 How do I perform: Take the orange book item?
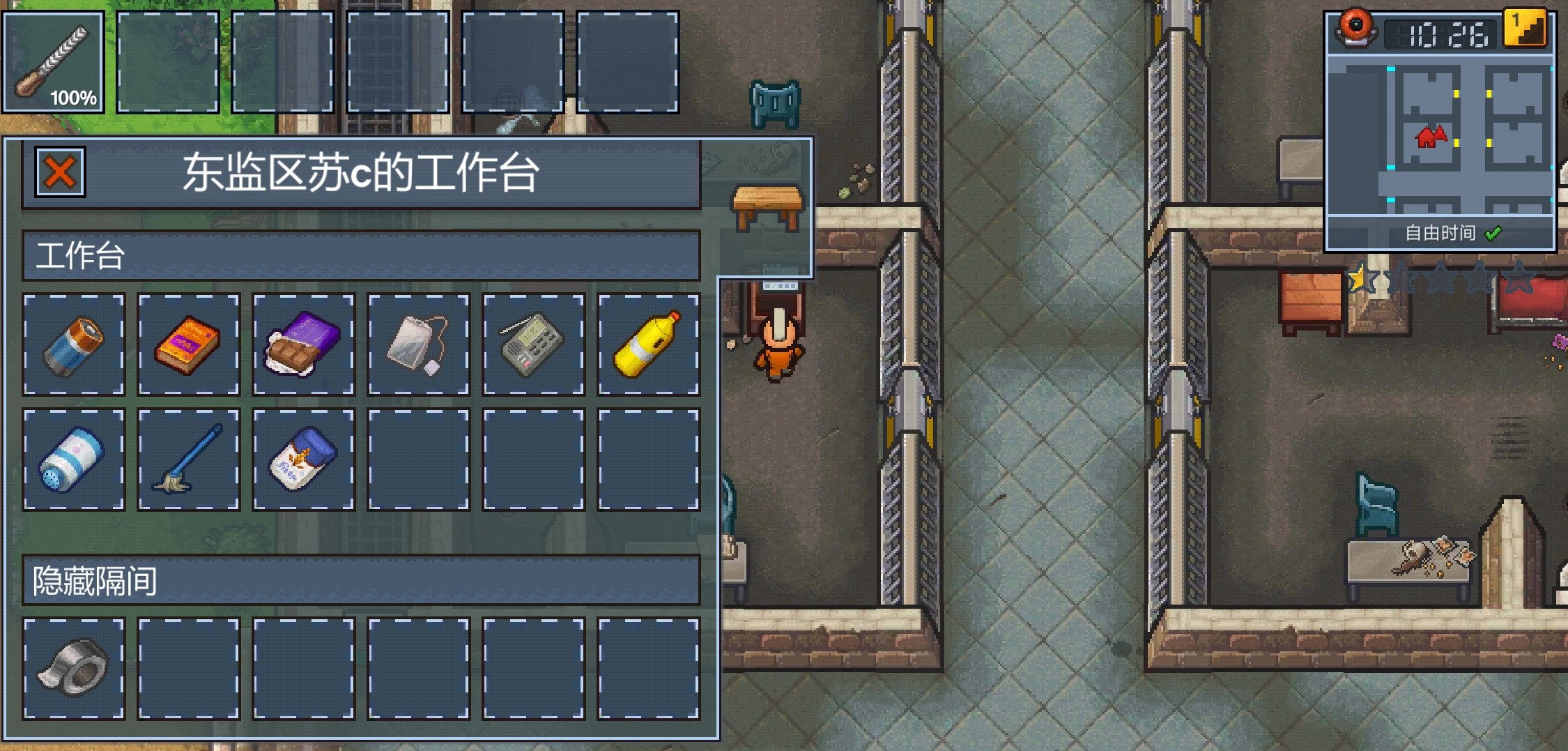click(189, 344)
